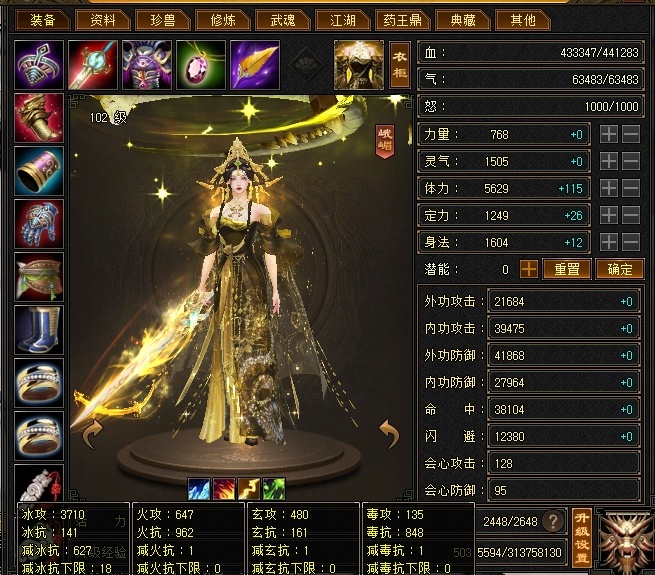This screenshot has height=575, width=655.
Task: Show the 武魂 tab
Action: pos(283,20)
